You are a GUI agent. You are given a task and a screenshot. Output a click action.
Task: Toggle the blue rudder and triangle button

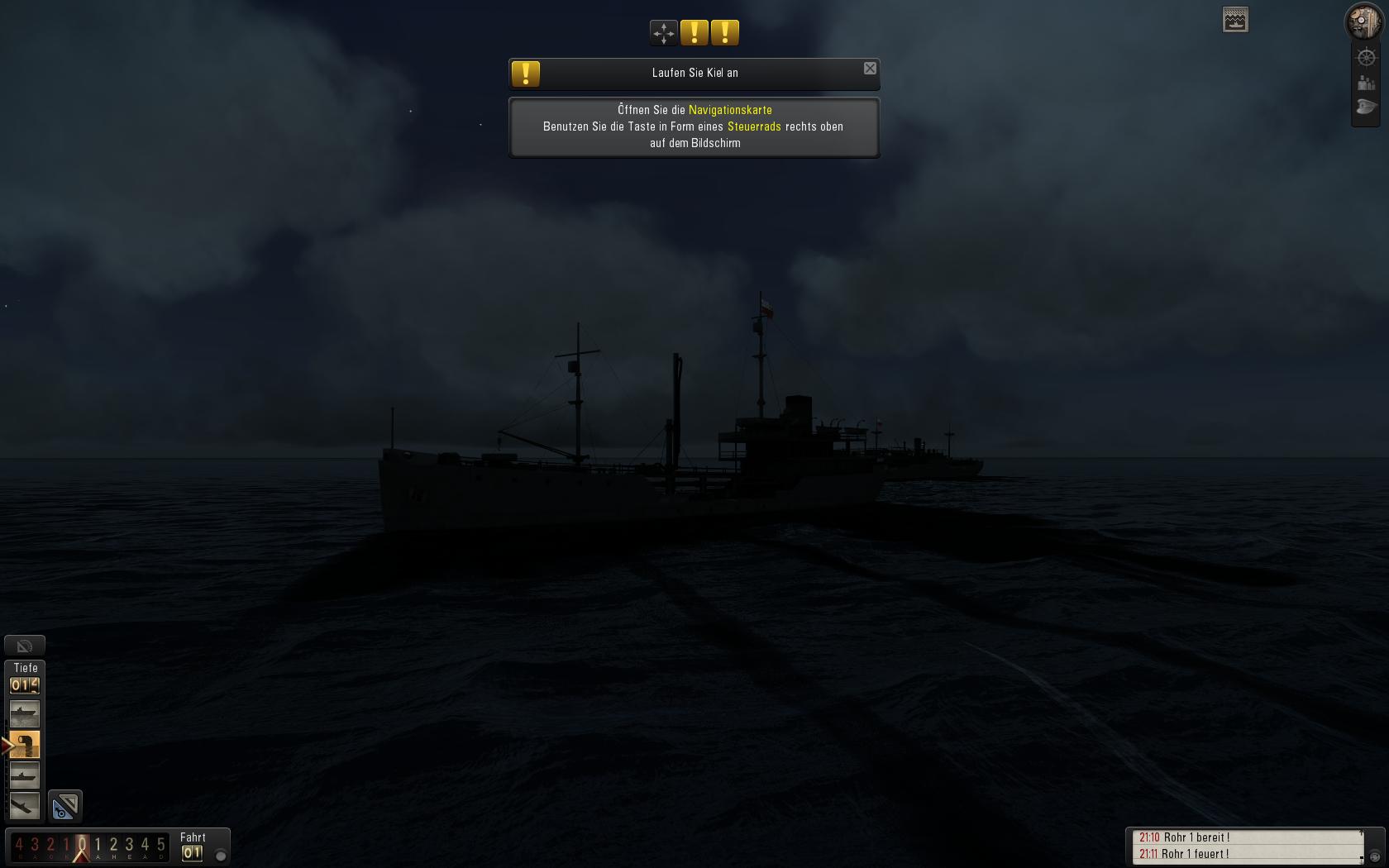tap(65, 806)
